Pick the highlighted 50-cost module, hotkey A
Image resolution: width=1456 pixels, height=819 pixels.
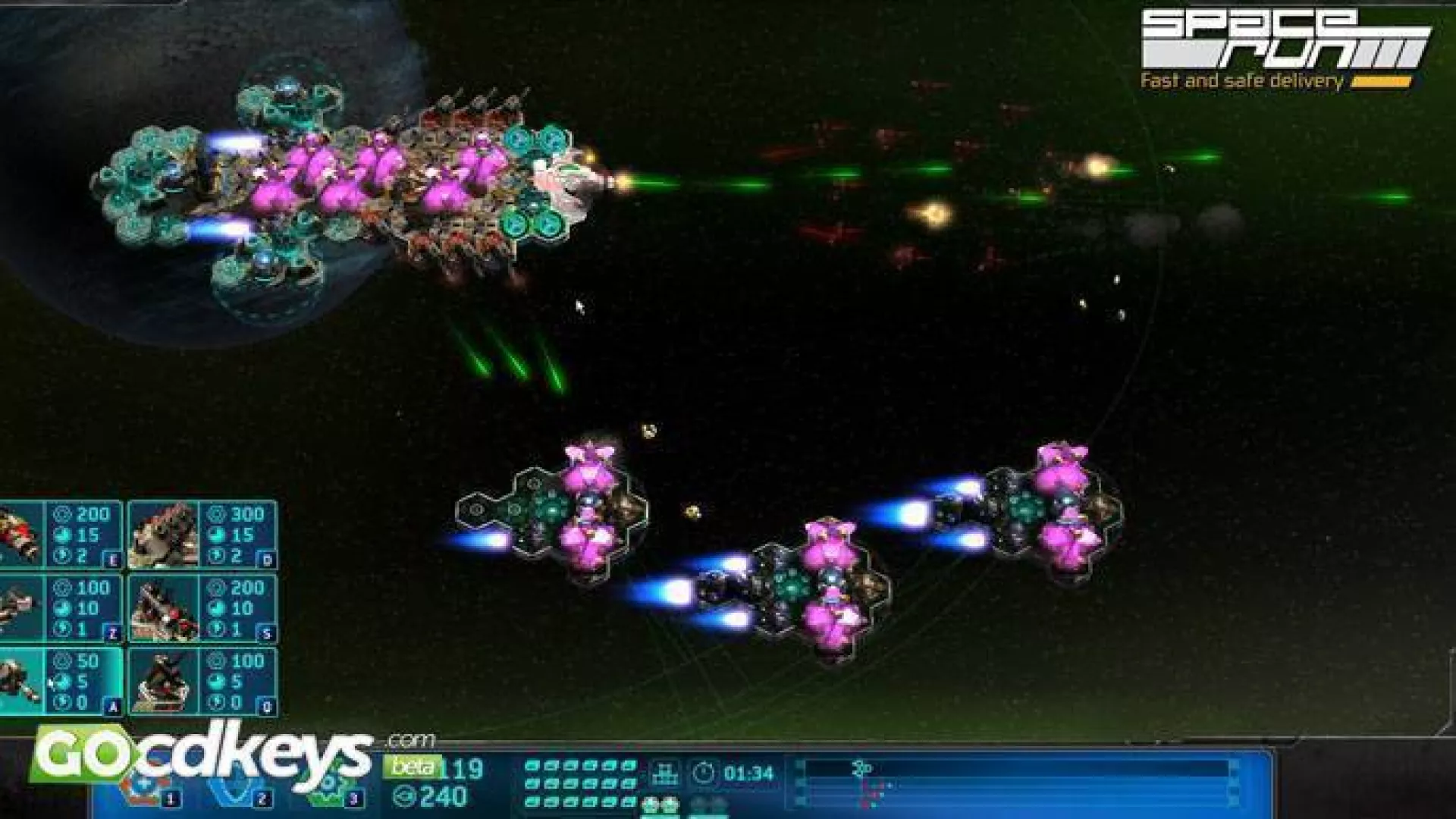(x=61, y=681)
